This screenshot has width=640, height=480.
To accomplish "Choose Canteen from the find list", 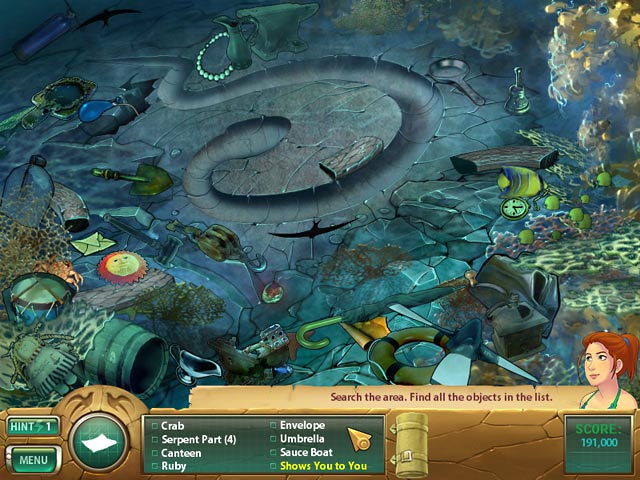I will [181, 453].
